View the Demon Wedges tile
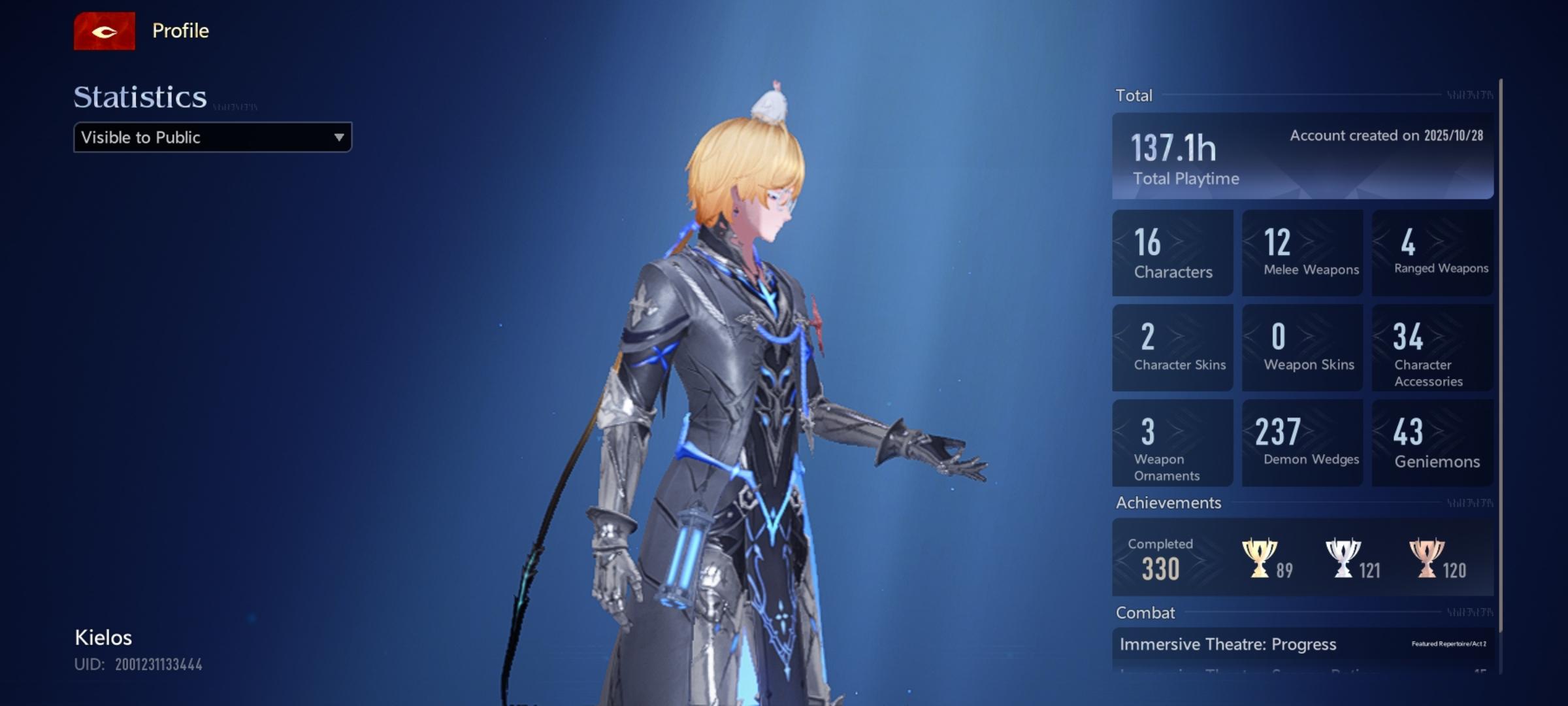Viewport: 1568px width, 706px height. point(1302,443)
